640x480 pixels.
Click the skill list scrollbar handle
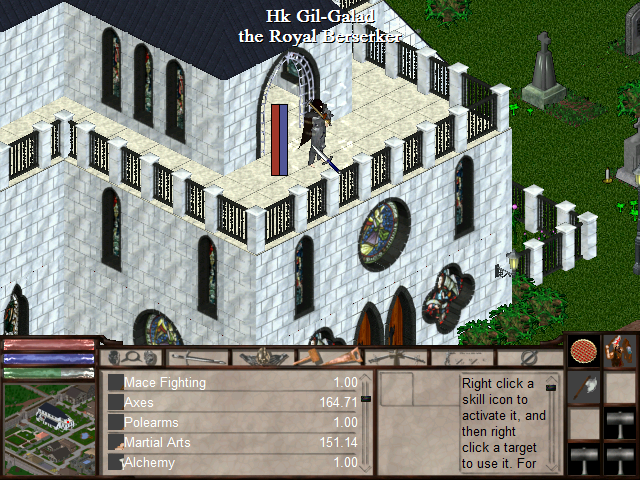pyautogui.click(x=366, y=398)
